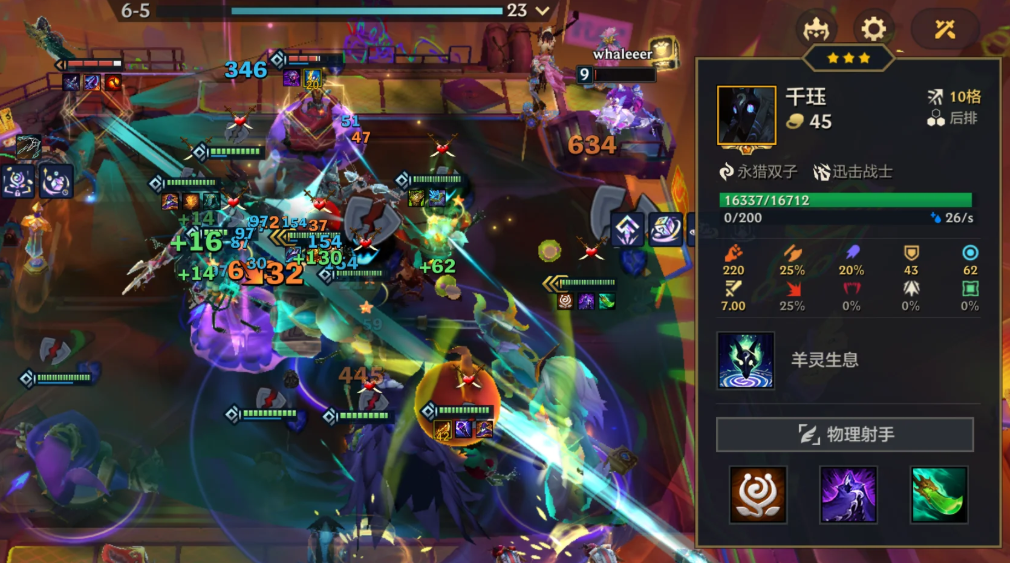1010x563 pixels.
Task: Show the 永猎双子 trait details
Action: pyautogui.click(x=757, y=172)
